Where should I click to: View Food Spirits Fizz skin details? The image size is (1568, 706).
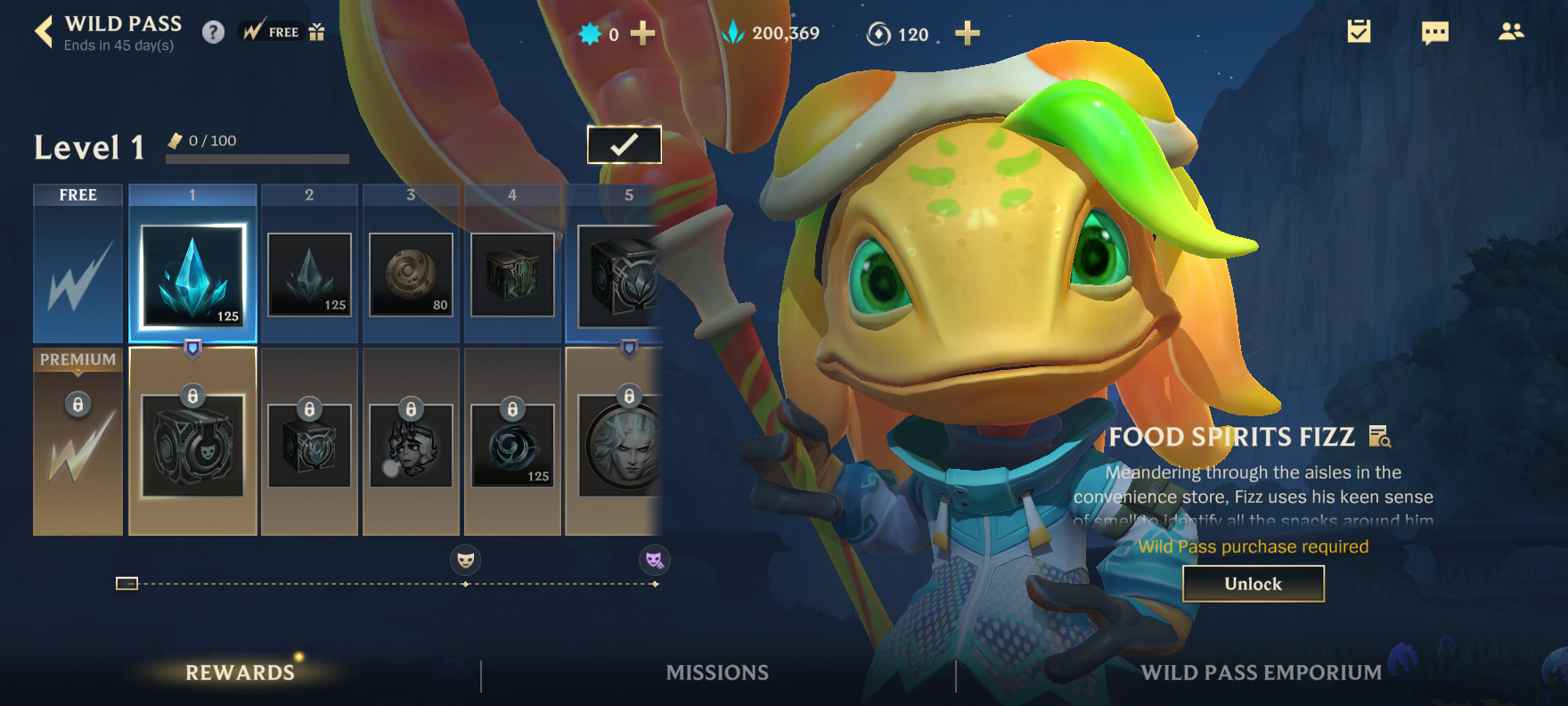[x=1379, y=437]
